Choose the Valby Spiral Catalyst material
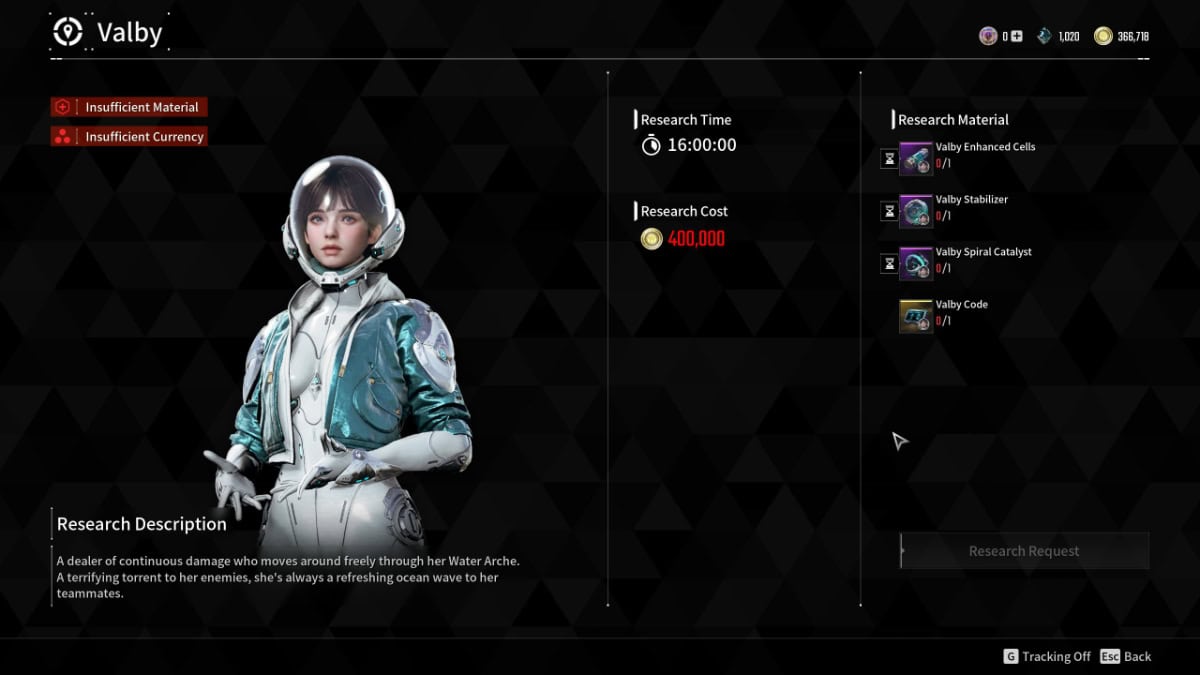Image resolution: width=1200 pixels, height=675 pixels. [916, 264]
